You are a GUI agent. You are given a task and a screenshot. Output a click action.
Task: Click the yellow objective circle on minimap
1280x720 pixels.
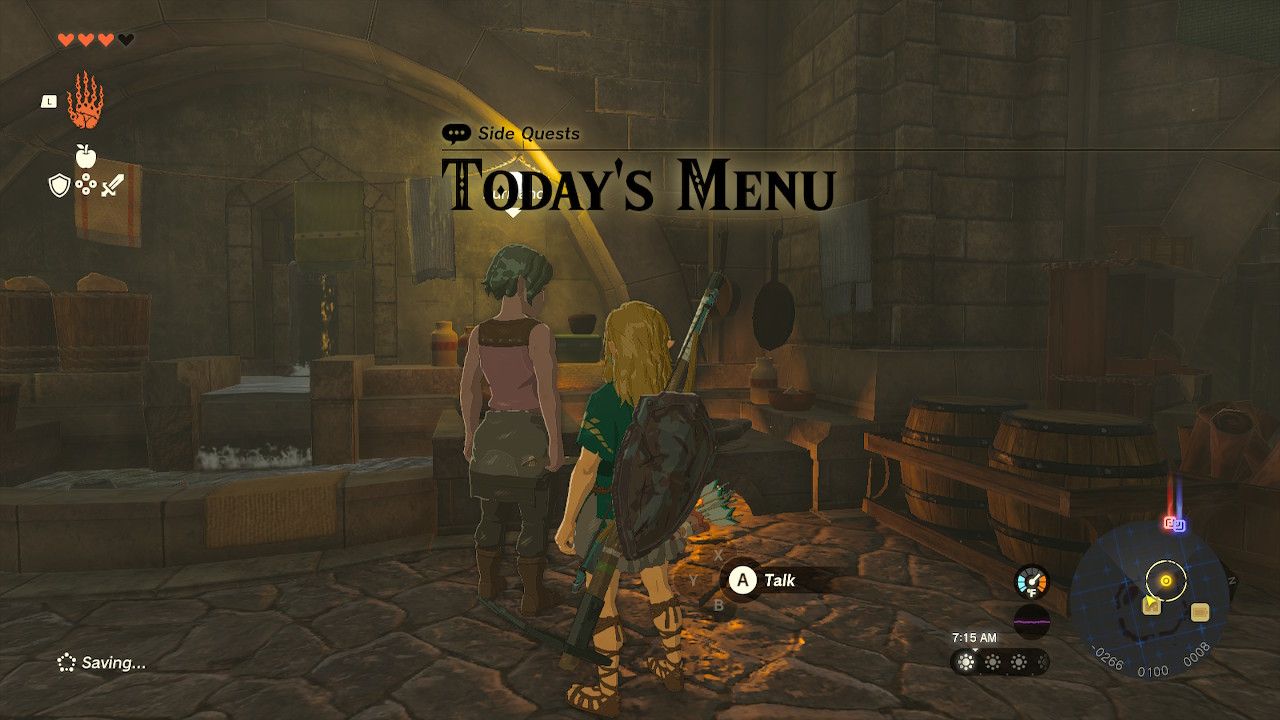point(1165,580)
